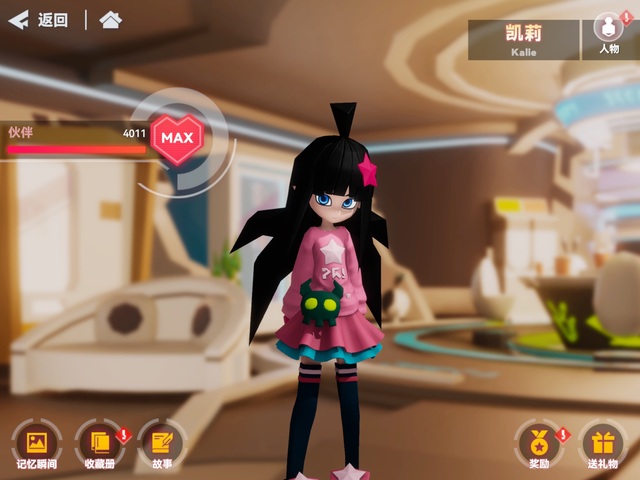Open 记忆瞬间 memory moments
This screenshot has width=640, height=480.
click(37, 443)
